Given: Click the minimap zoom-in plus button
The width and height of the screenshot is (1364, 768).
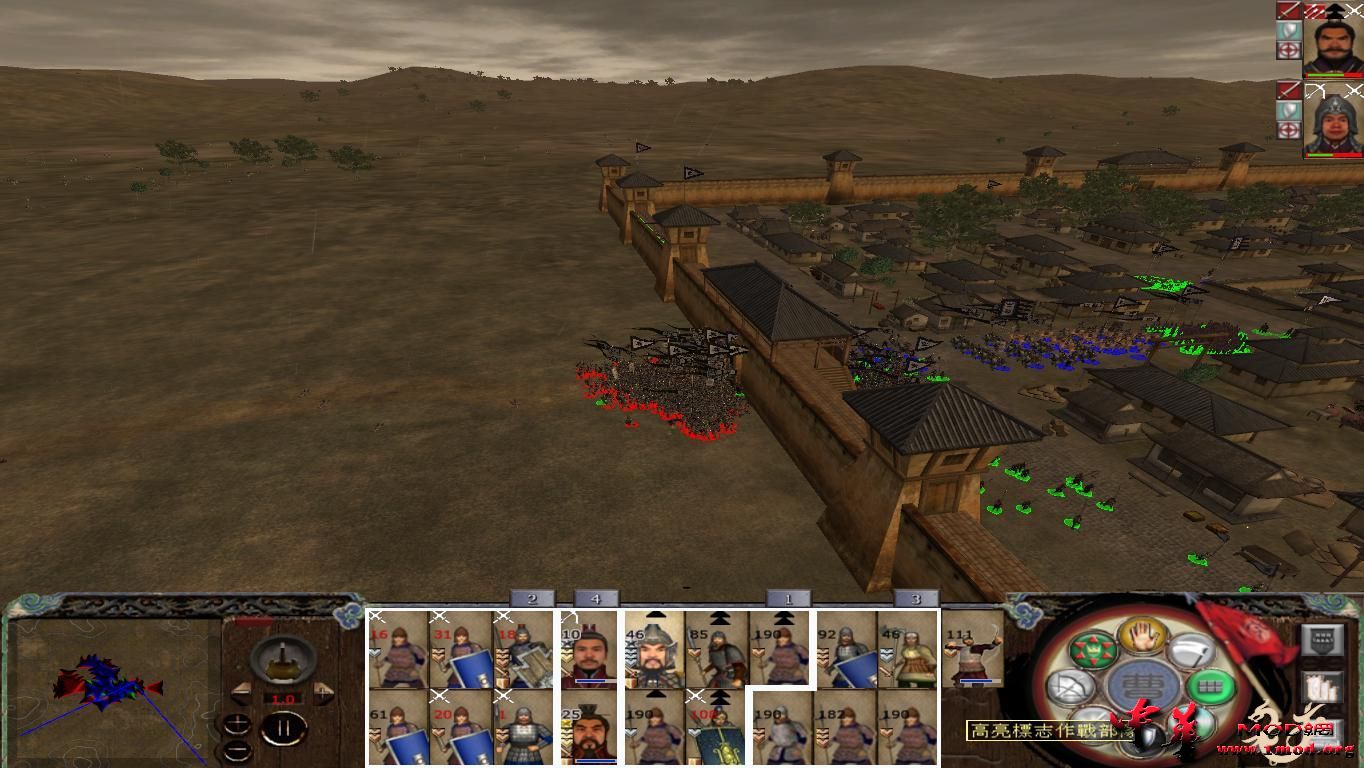Looking at the screenshot, I should [x=237, y=724].
